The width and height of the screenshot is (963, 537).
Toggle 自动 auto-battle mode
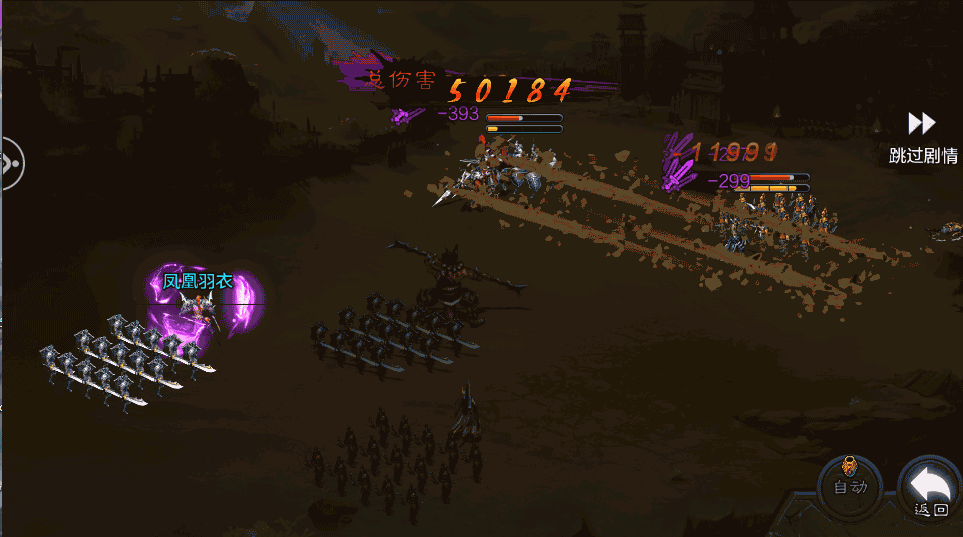pos(848,484)
